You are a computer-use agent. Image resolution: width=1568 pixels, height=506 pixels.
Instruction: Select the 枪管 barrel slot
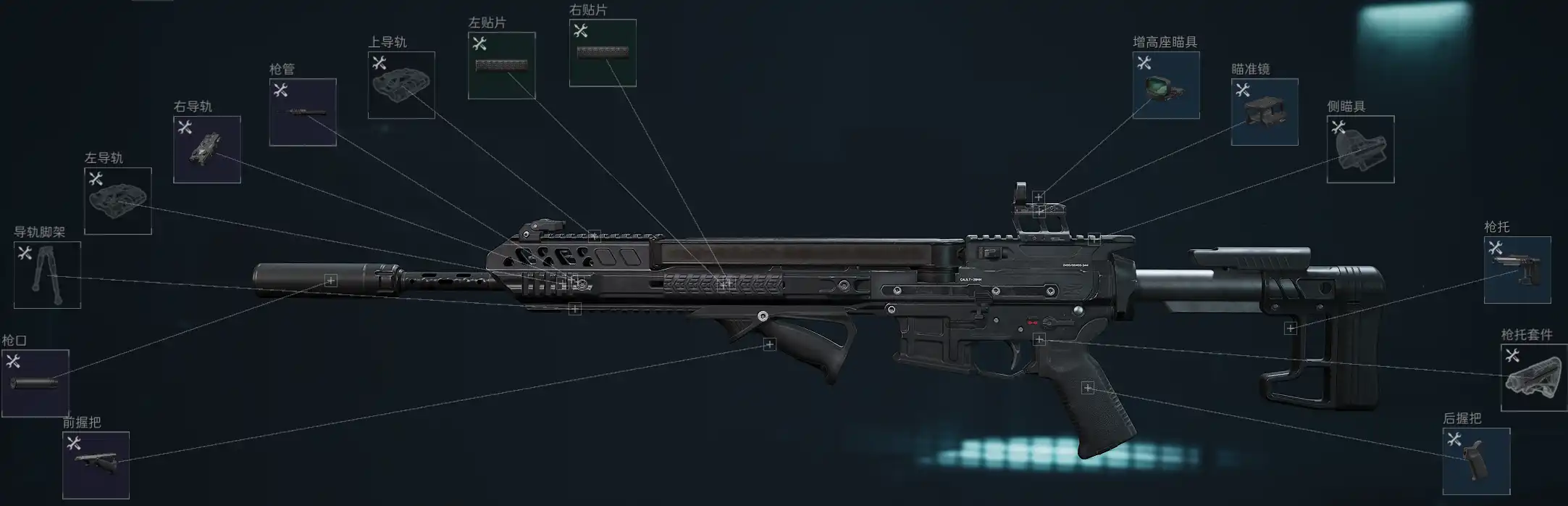pos(302,112)
